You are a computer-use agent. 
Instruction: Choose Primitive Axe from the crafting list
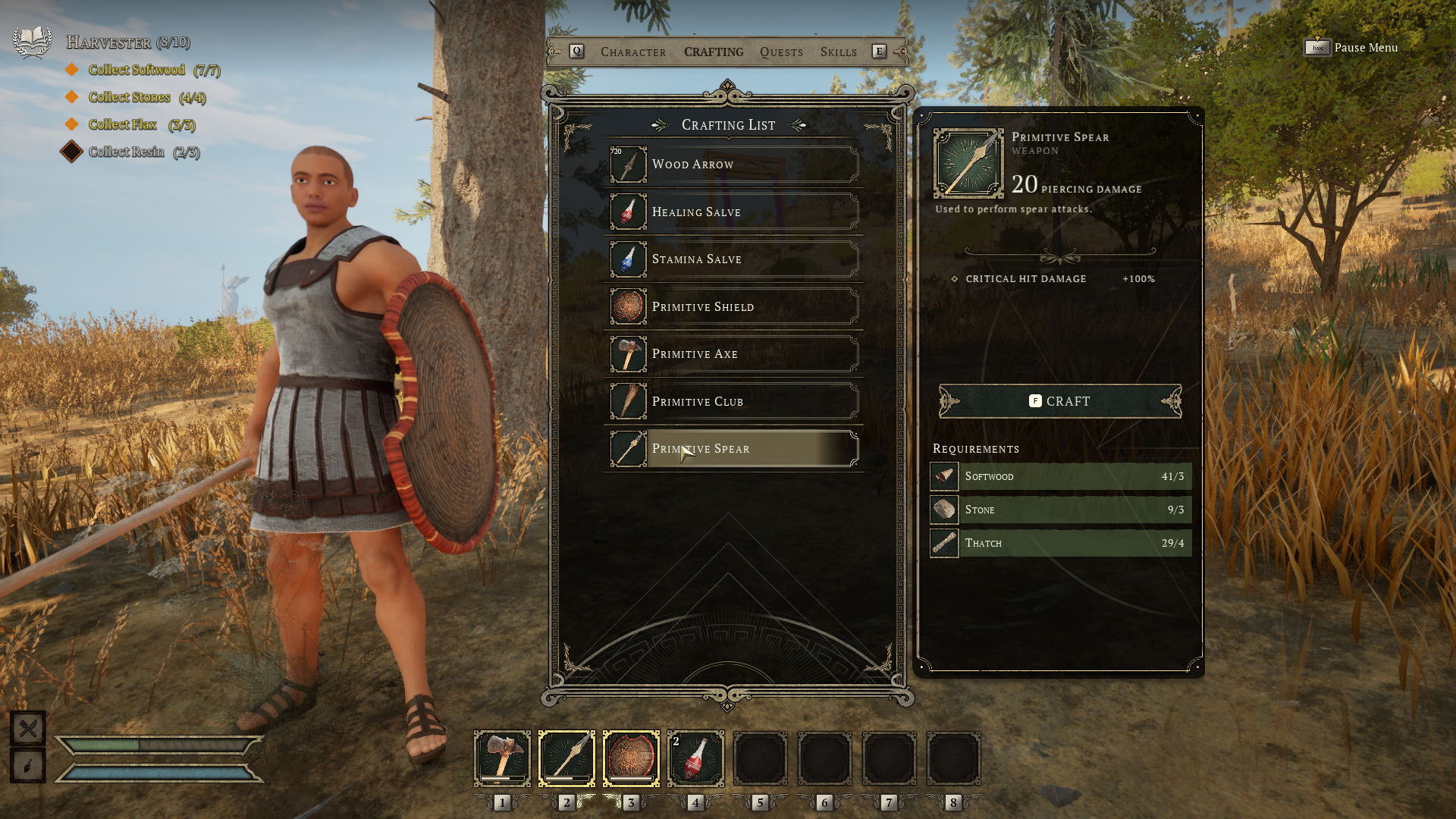(x=733, y=354)
